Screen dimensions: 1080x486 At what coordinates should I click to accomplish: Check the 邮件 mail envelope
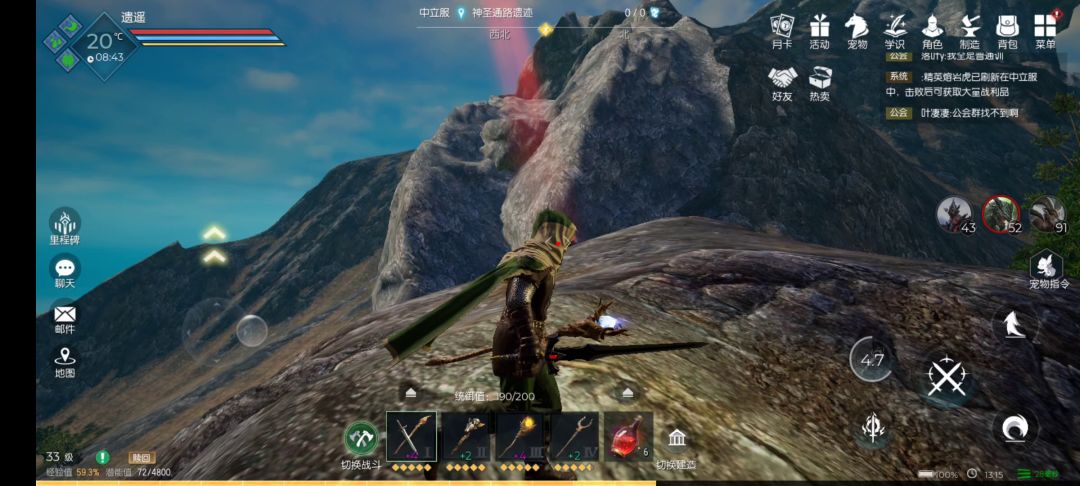pos(65,315)
